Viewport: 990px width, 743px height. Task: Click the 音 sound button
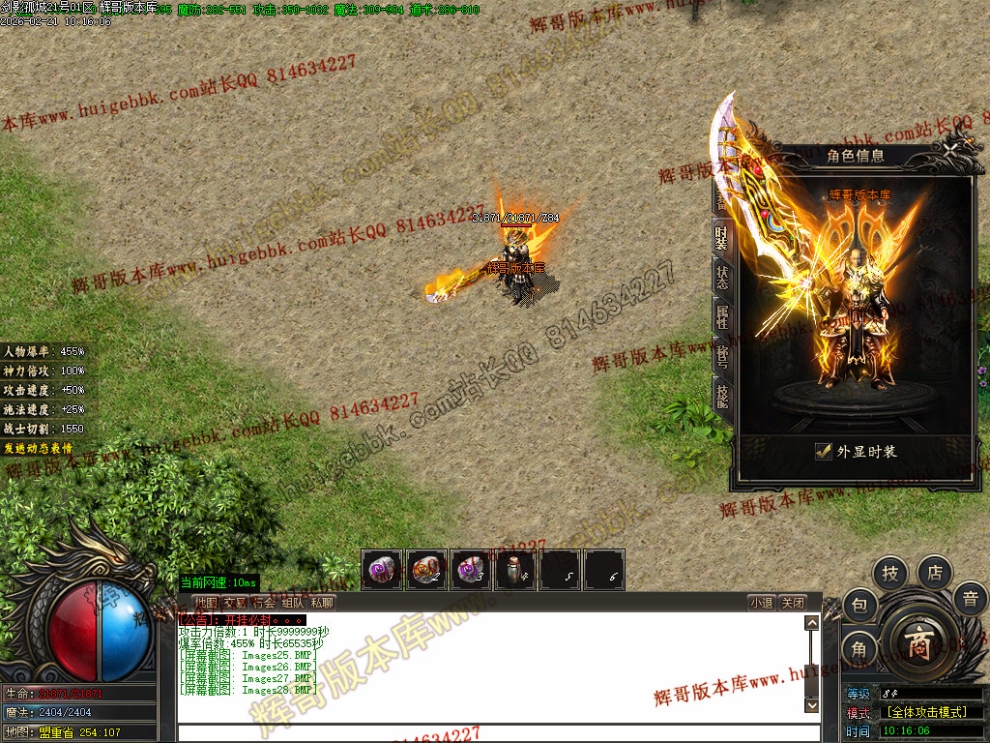pos(969,599)
